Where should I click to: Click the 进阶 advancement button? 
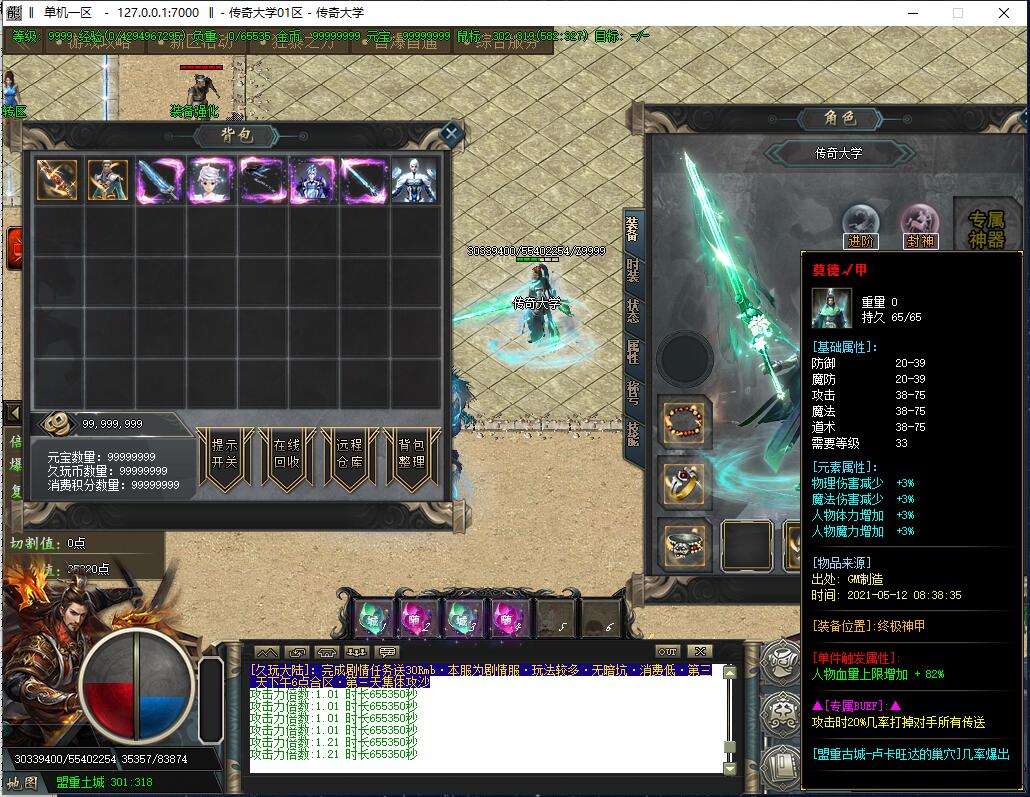tap(860, 225)
